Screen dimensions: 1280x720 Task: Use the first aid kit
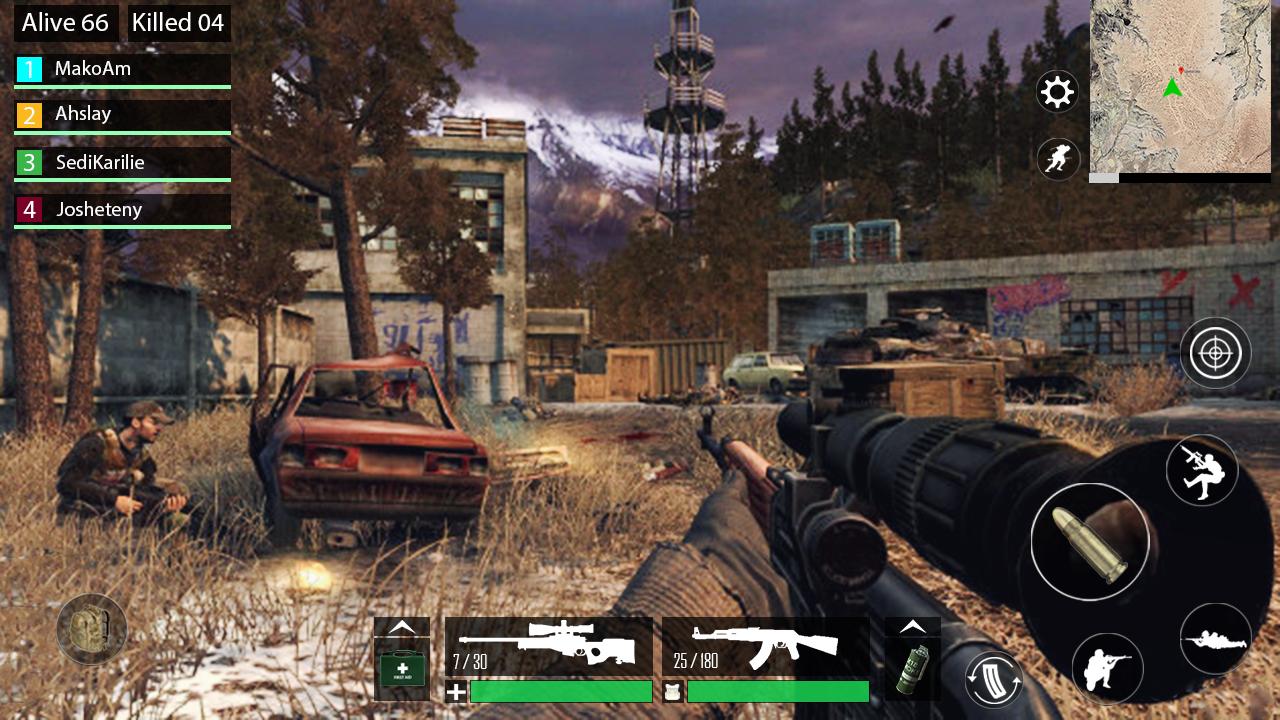pos(402,669)
